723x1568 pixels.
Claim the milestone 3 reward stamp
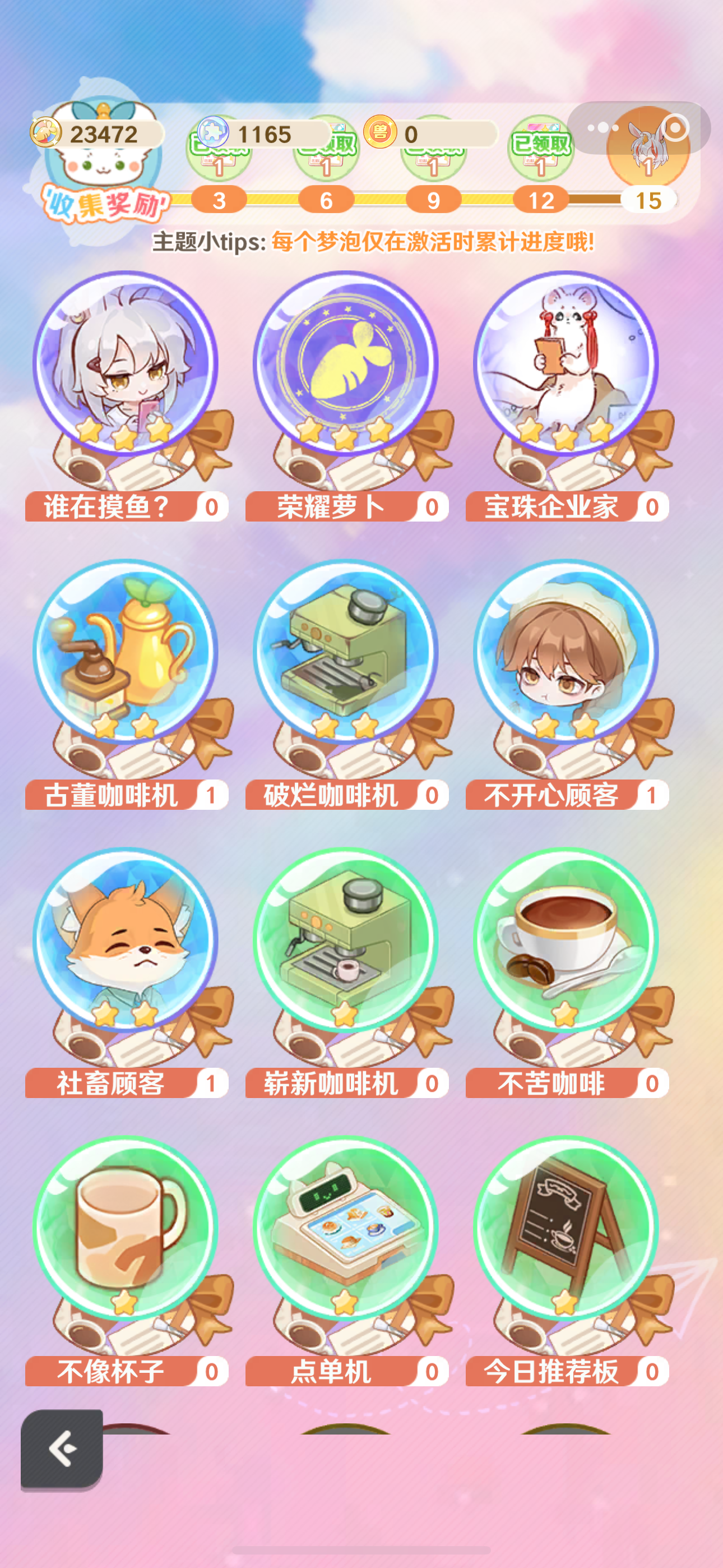coord(219,151)
